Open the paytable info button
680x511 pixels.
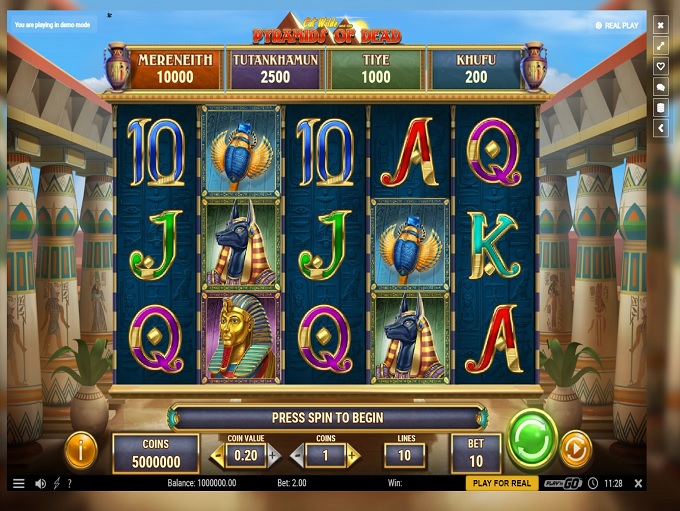click(81, 450)
